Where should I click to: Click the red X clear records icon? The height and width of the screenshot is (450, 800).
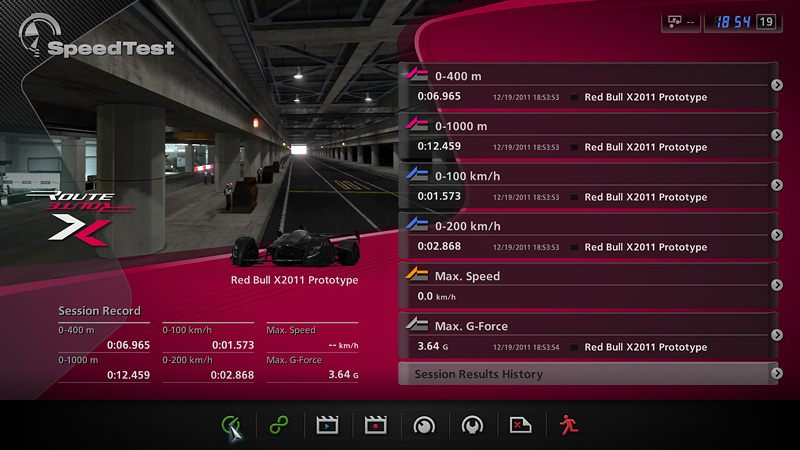tap(520, 425)
